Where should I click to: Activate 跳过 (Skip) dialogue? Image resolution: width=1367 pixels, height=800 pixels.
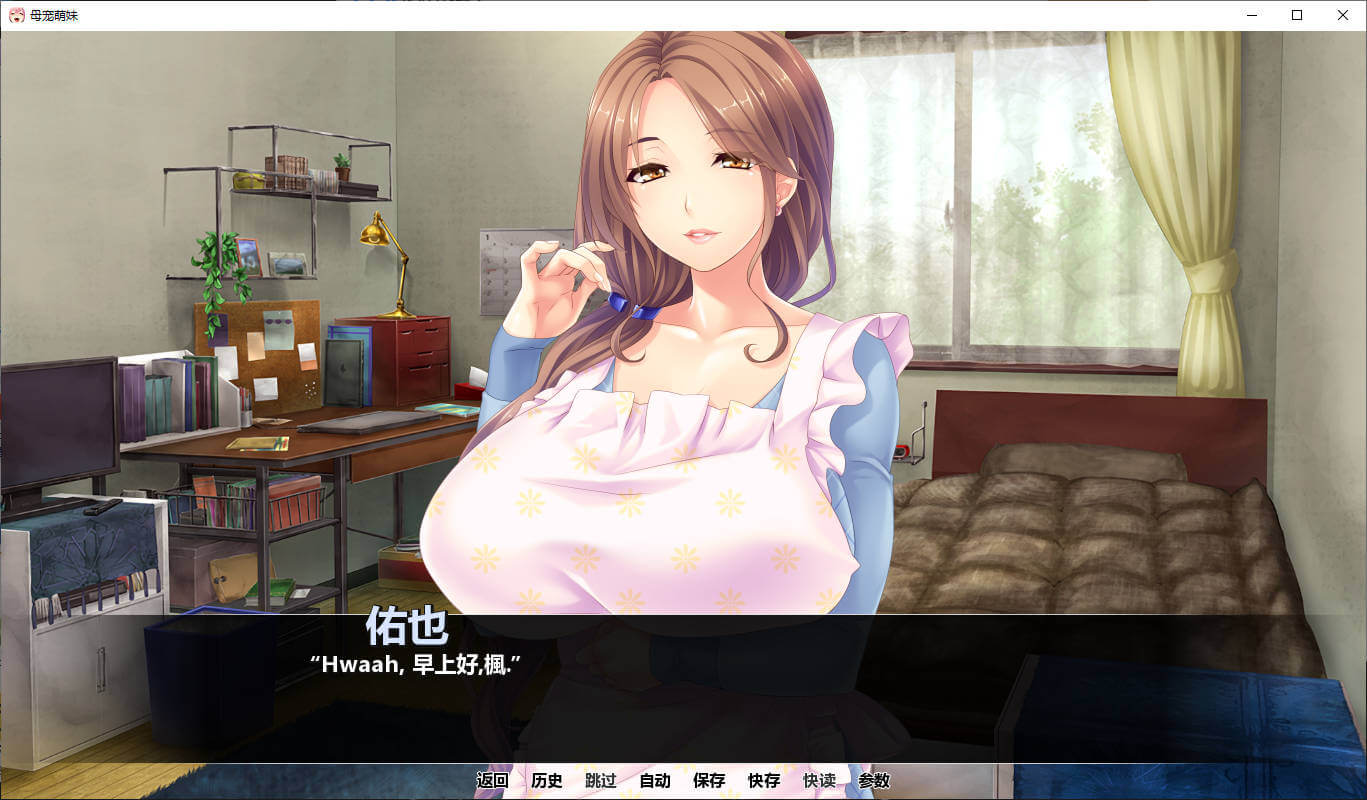point(601,781)
